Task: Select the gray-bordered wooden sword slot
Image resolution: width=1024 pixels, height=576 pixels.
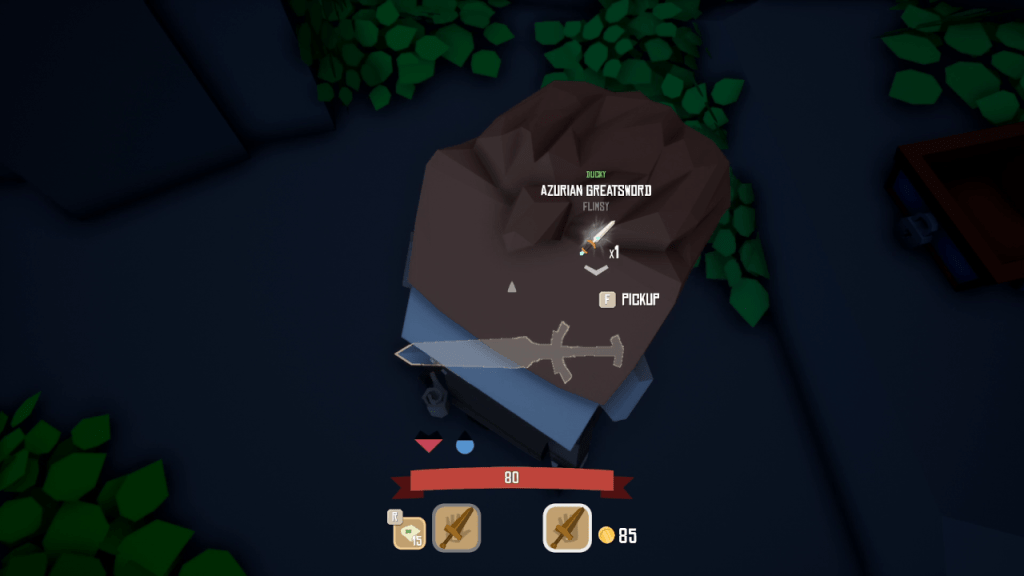Action: tap(456, 527)
